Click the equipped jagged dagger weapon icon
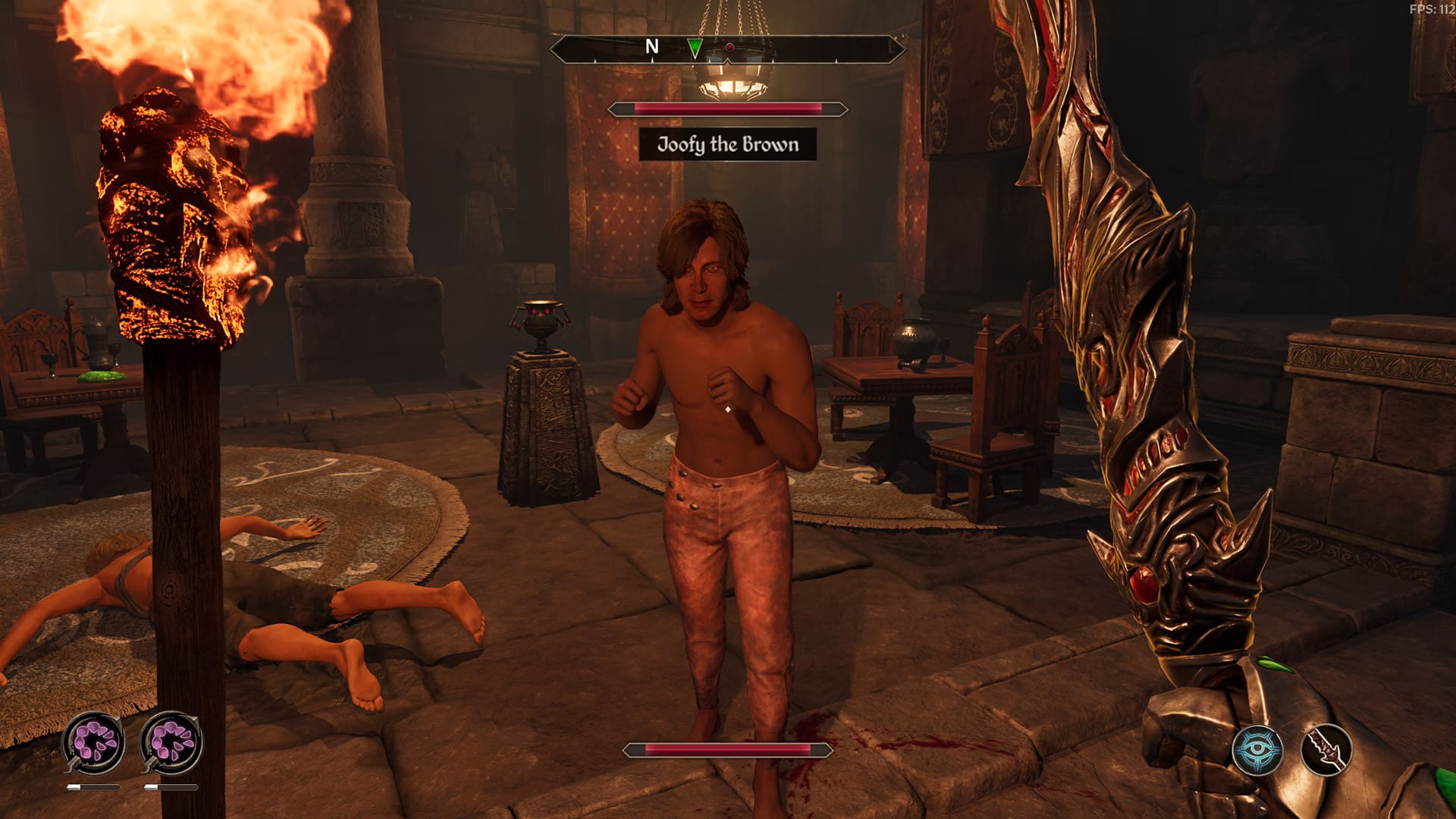Screen dimensions: 1456x819 pyautogui.click(x=1326, y=750)
